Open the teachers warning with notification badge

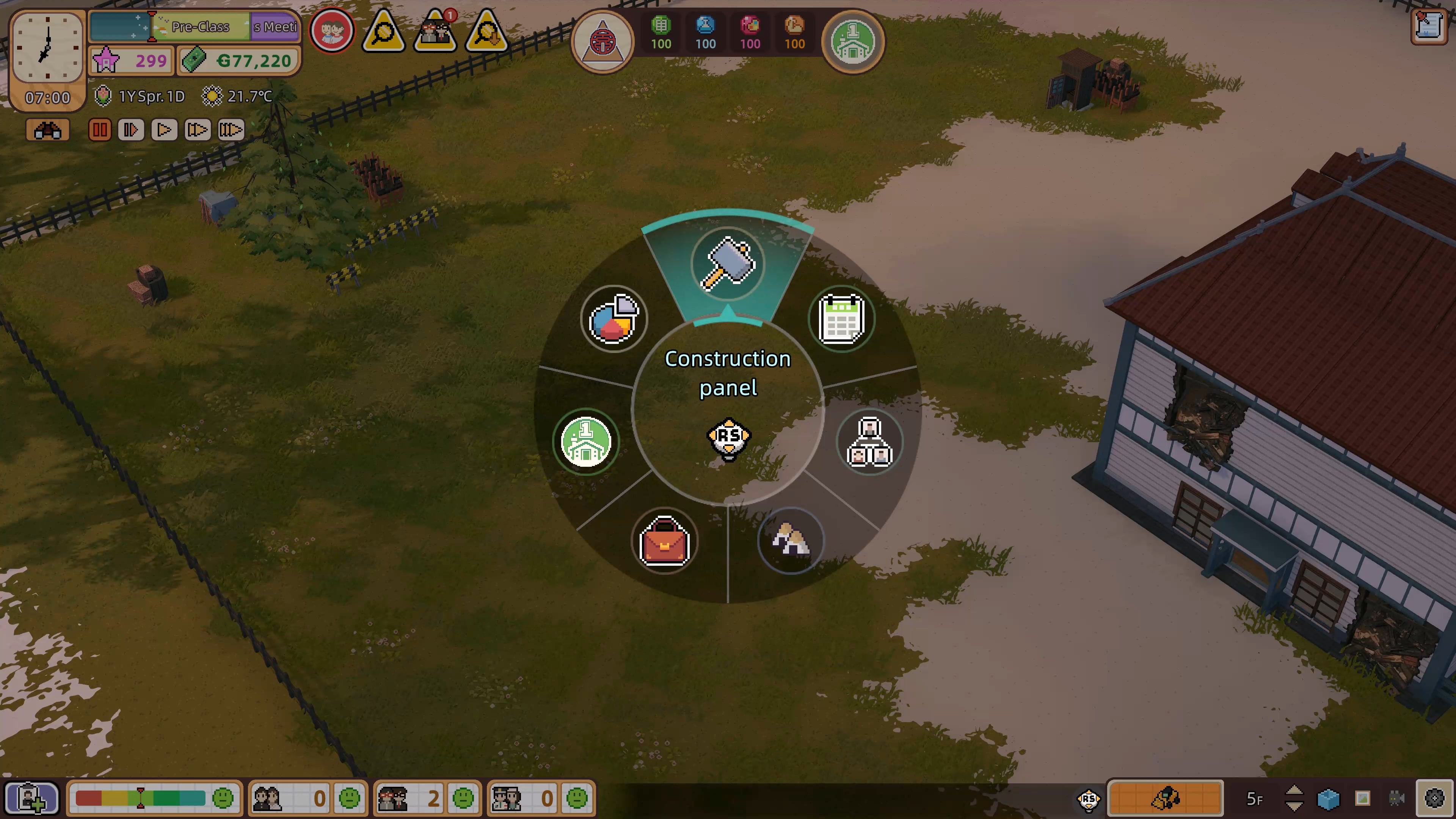click(435, 32)
